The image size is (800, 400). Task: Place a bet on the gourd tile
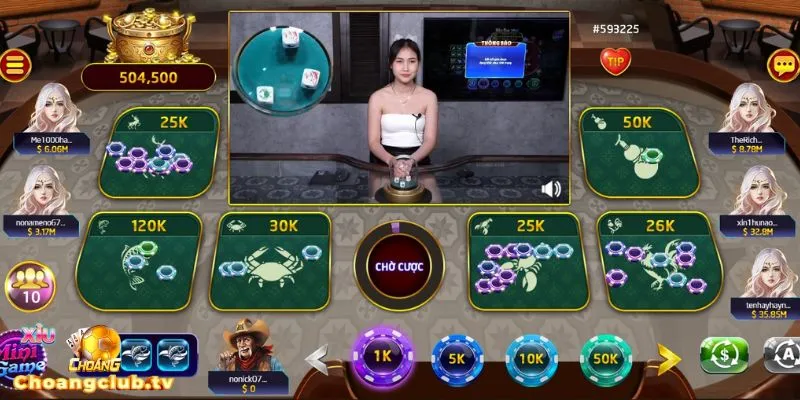[x=642, y=152]
